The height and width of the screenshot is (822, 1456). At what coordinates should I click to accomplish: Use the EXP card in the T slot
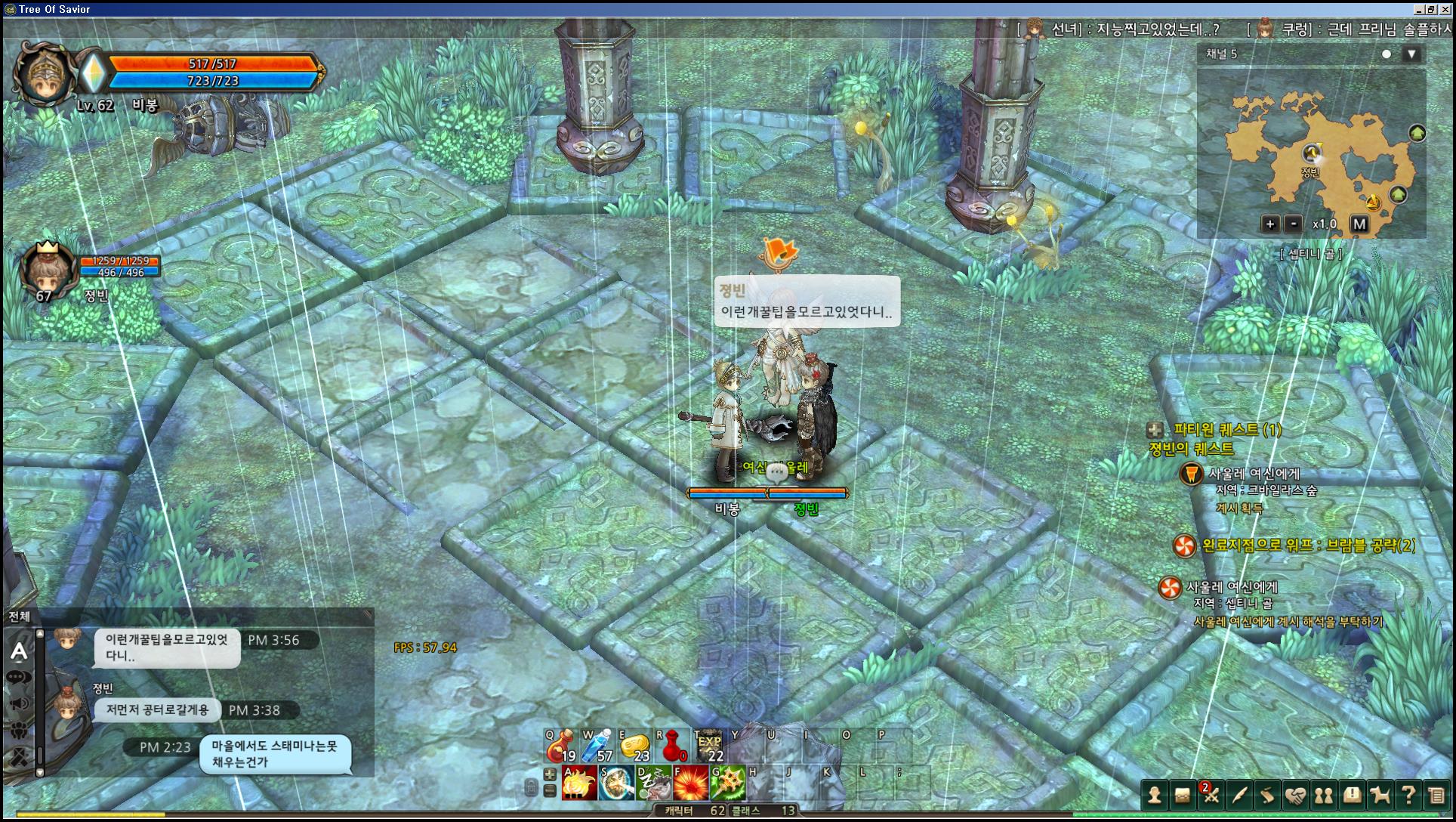coord(709,746)
